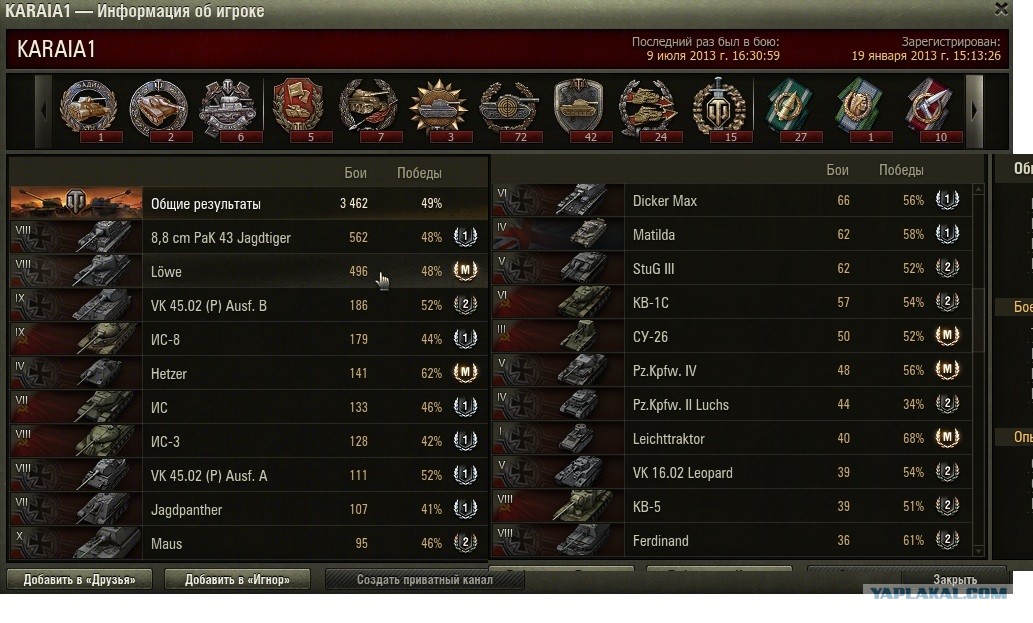1033x623 pixels.
Task: Select the Jagdpanther row
Action: click(249, 510)
